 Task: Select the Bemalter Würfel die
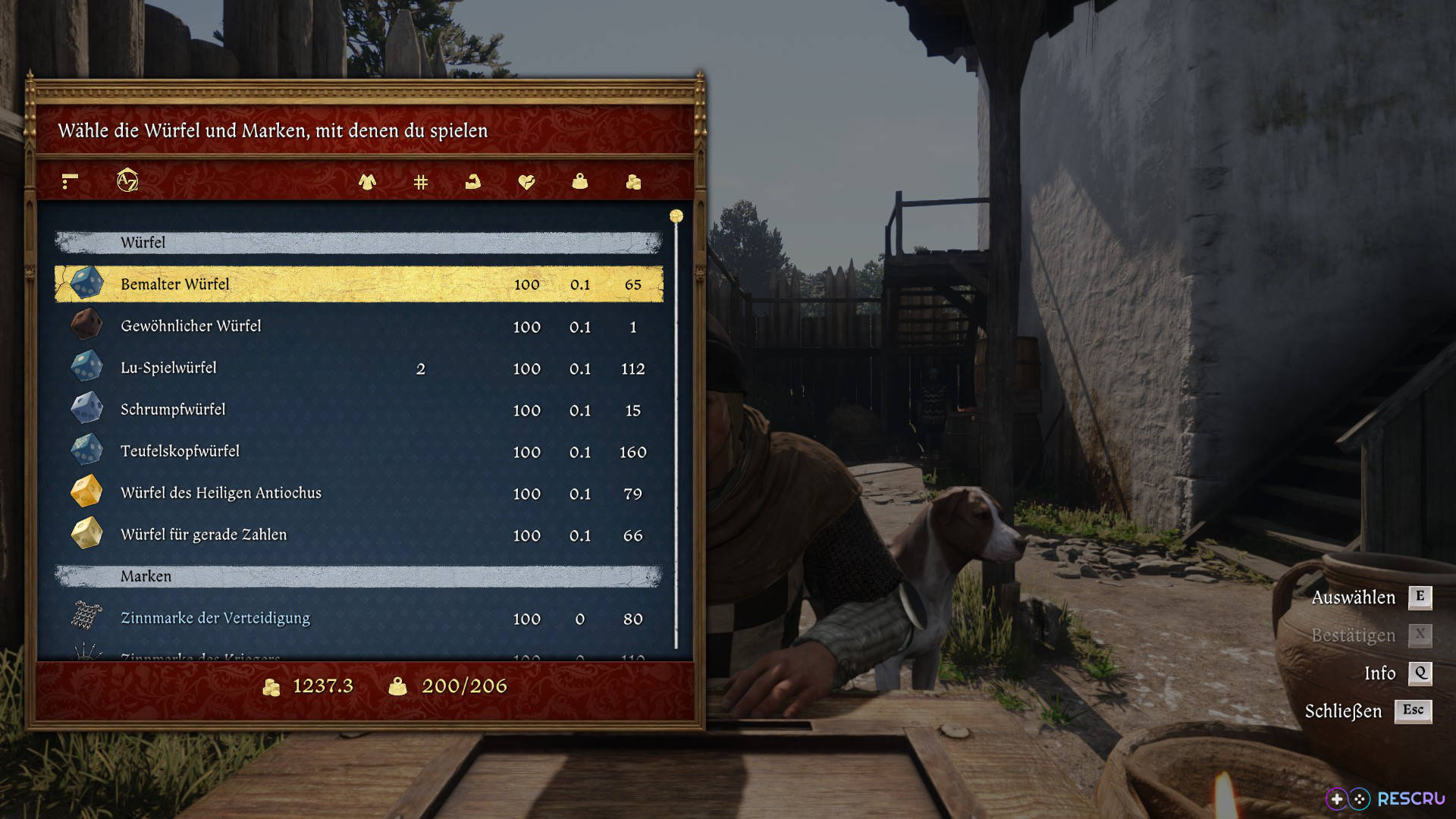[359, 284]
